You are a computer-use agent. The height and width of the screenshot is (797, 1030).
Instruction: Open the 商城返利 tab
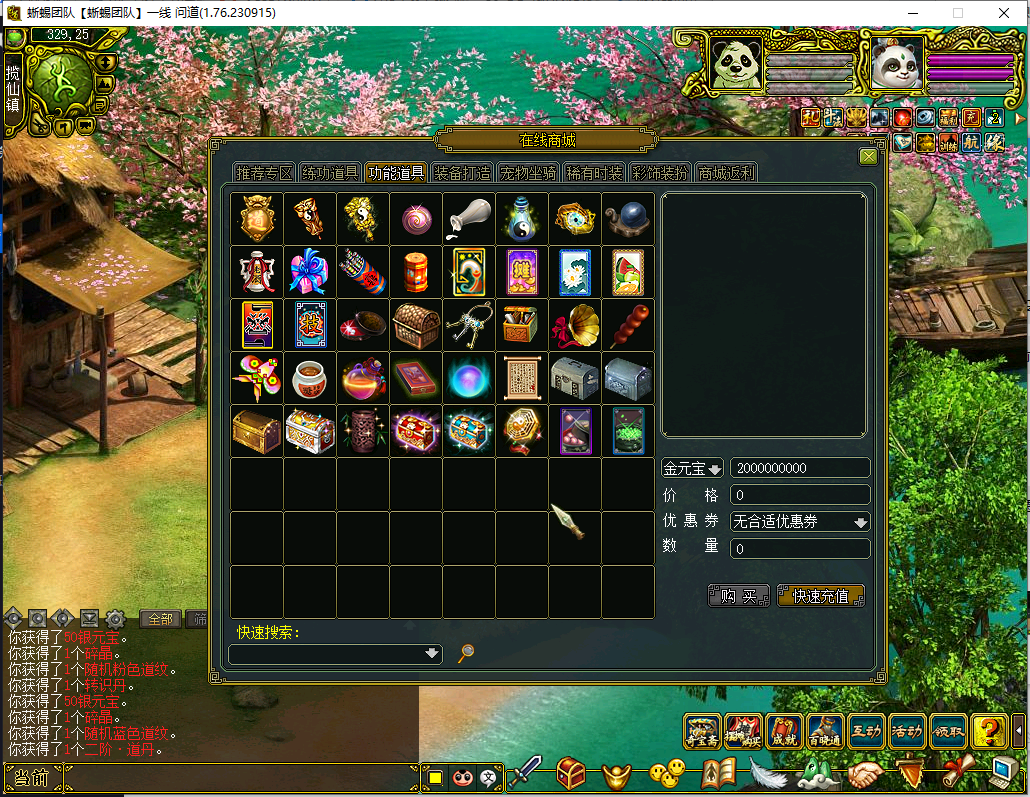tap(726, 173)
